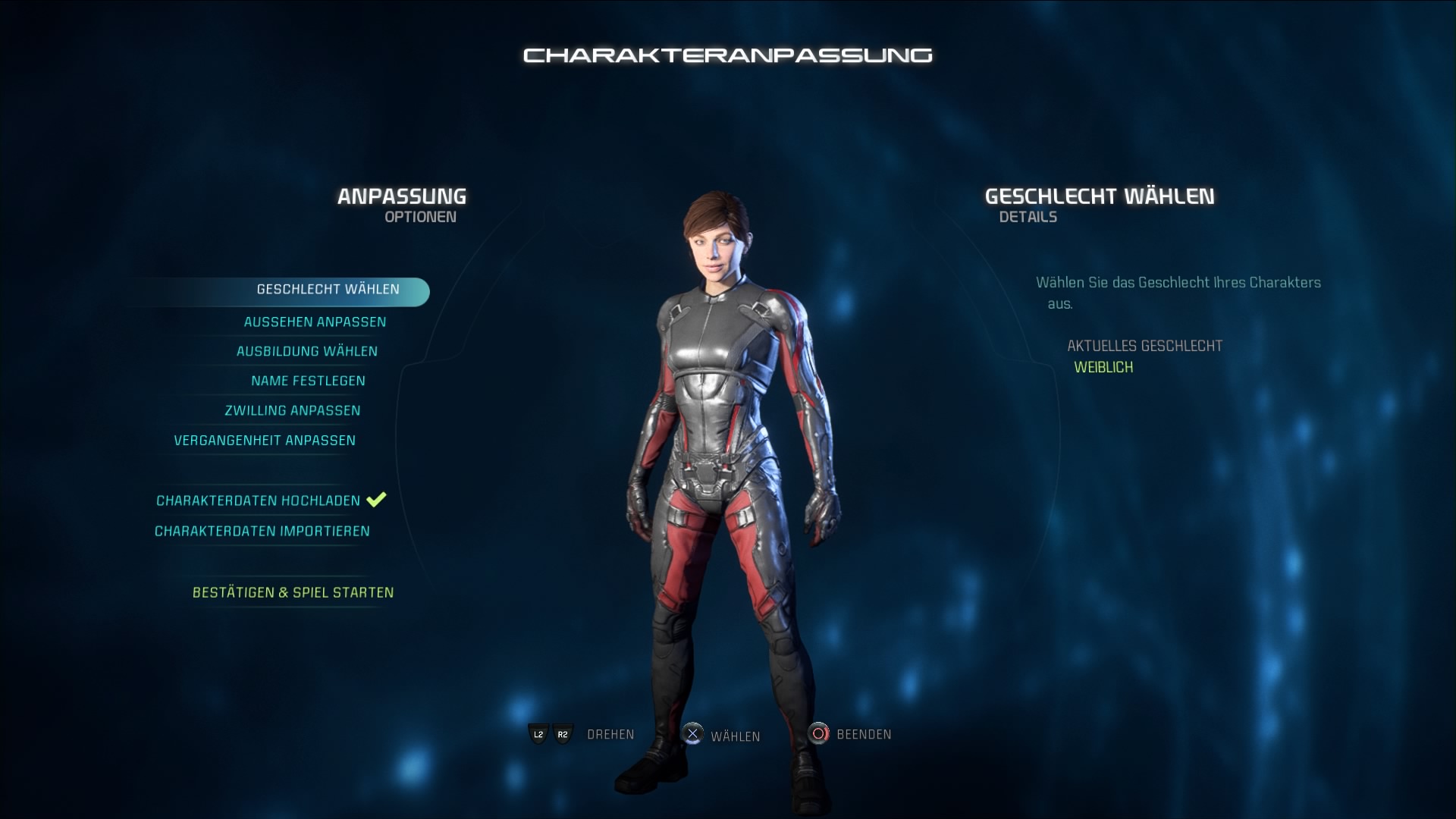The width and height of the screenshot is (1456, 819).
Task: Open CHARAKTERDATEN IMPORTIEREN
Action: 262,531
